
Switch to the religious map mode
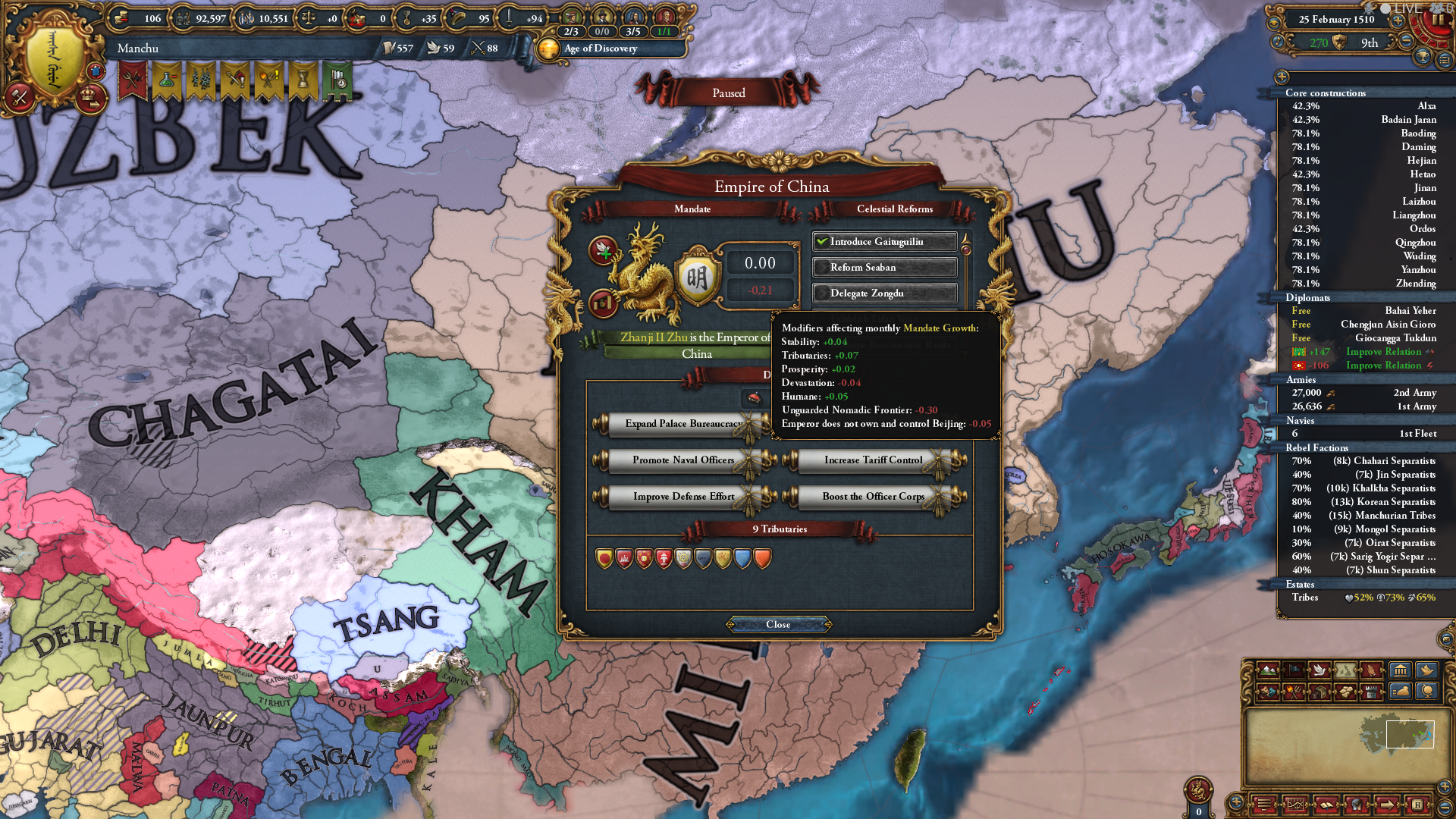click(1370, 670)
